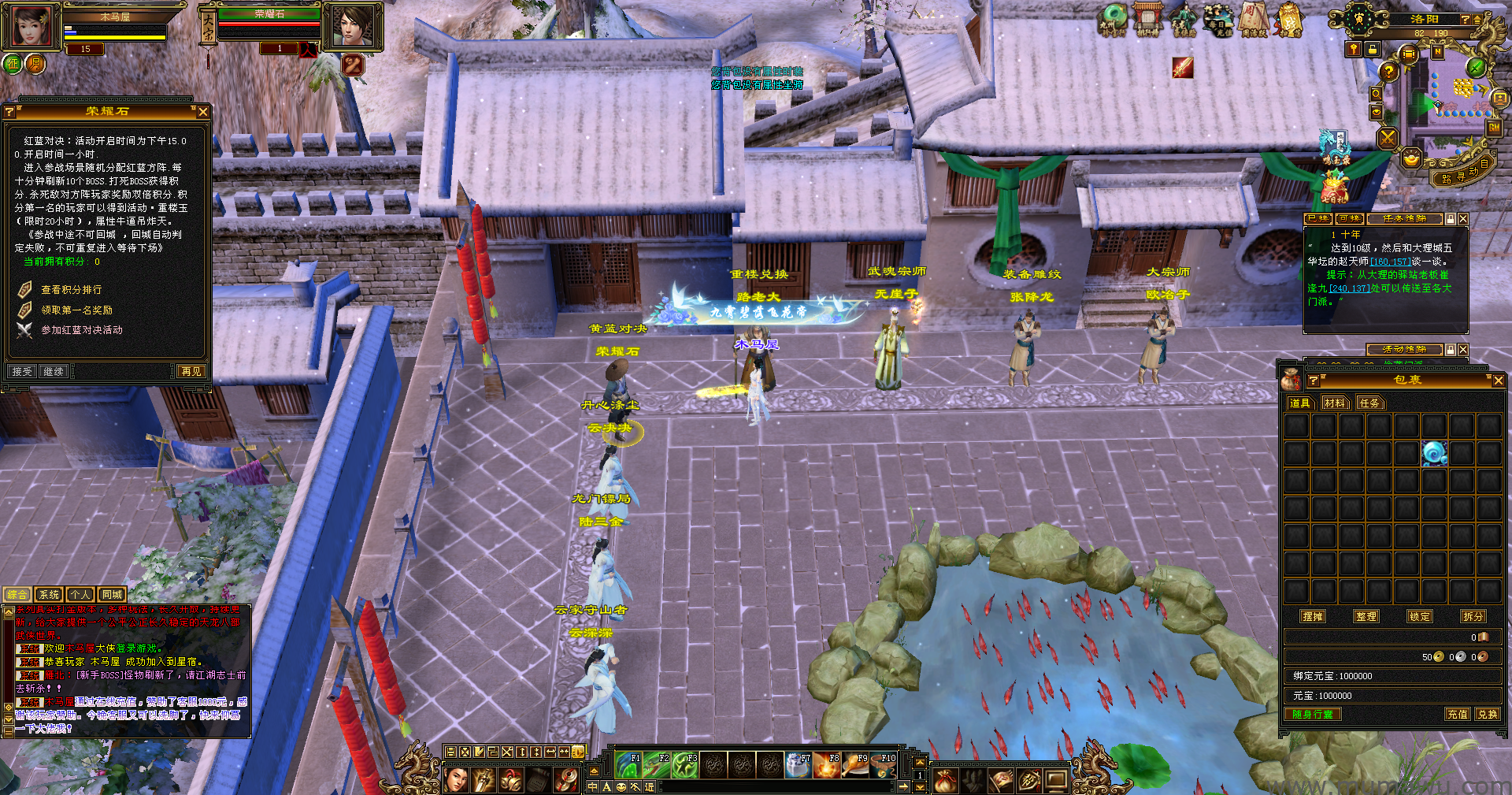Sort the bag with 整理 button

coord(1366,616)
